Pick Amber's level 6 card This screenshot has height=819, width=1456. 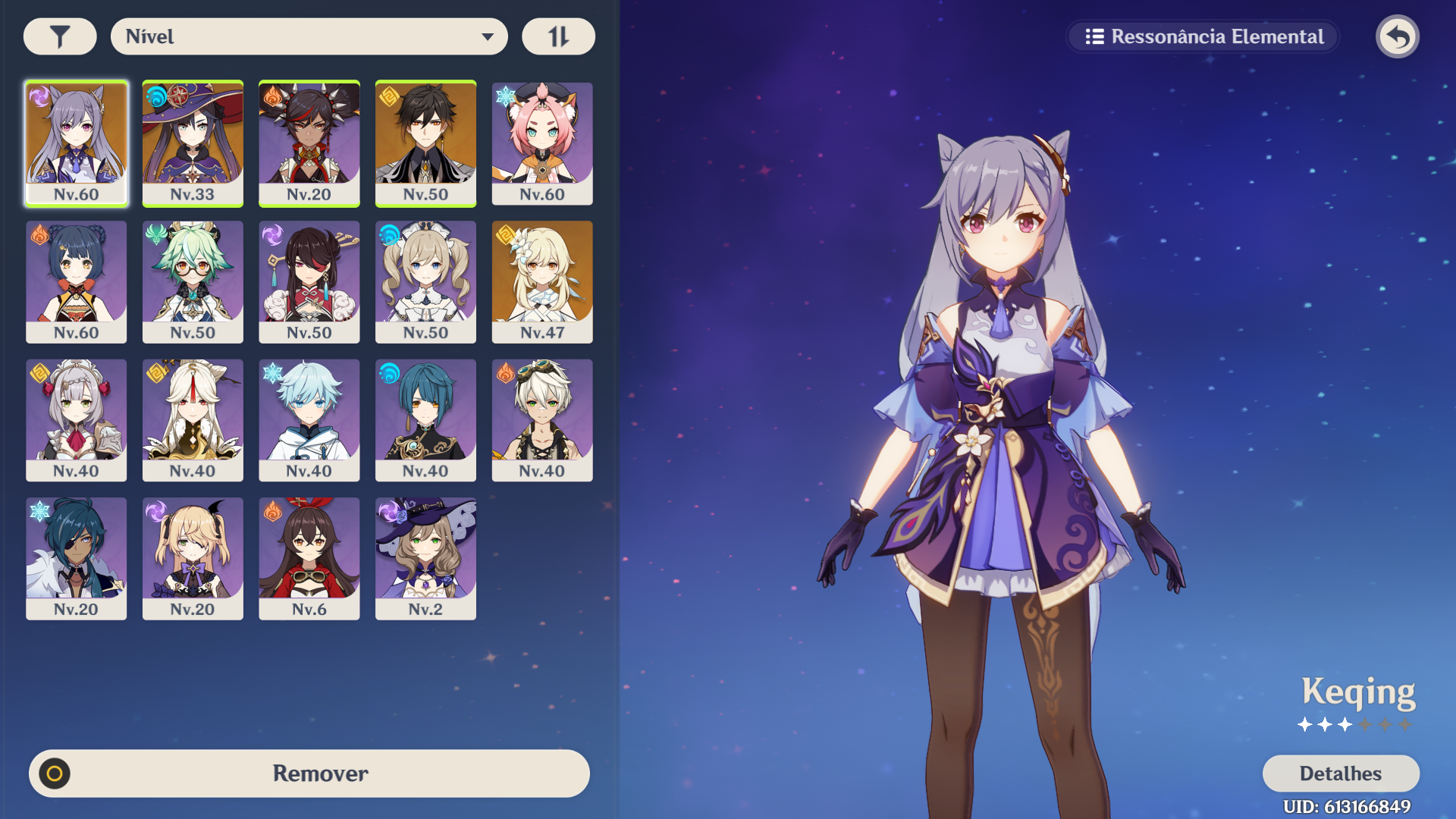click(309, 558)
